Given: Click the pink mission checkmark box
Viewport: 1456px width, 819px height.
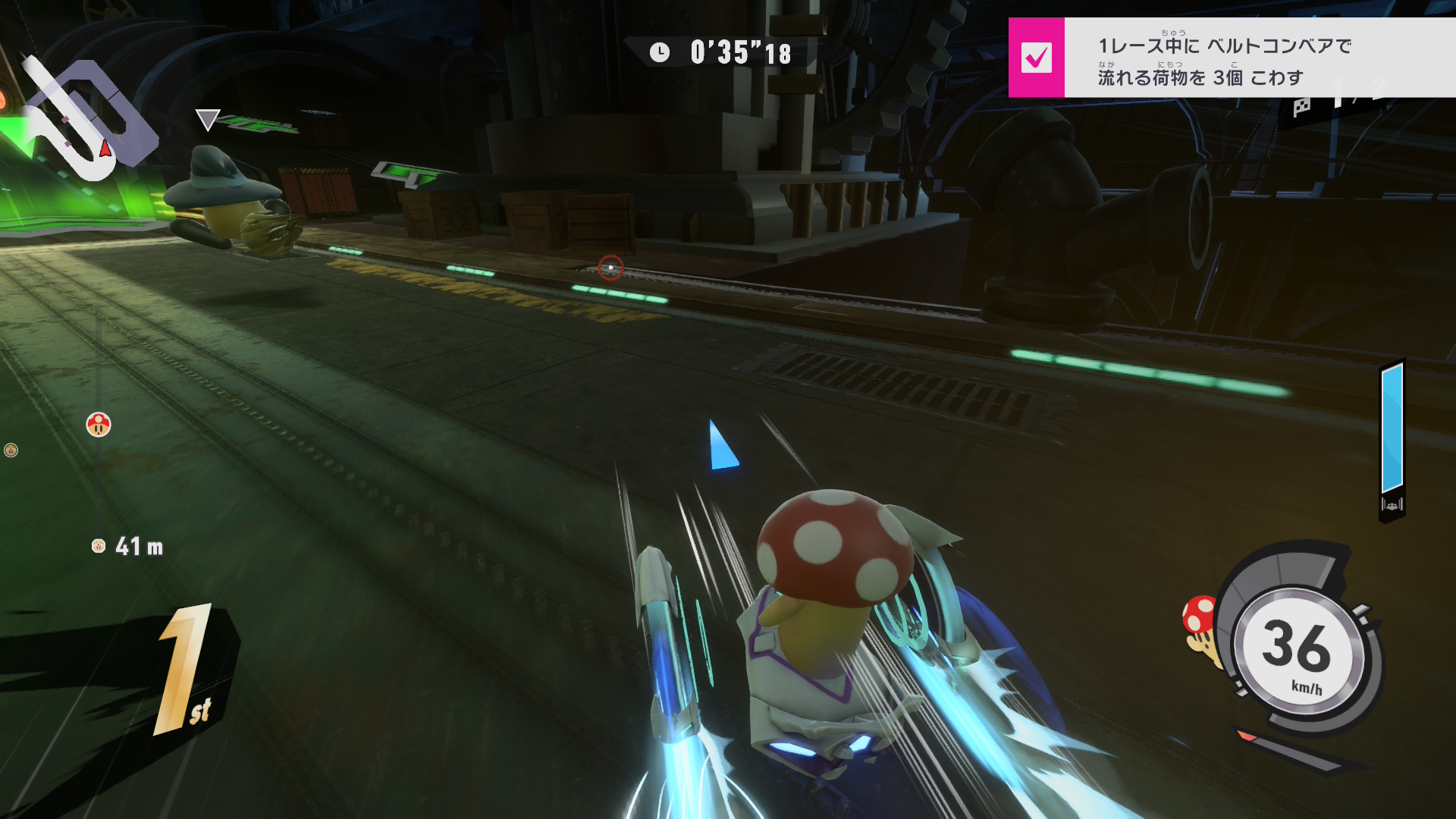Looking at the screenshot, I should pyautogui.click(x=1036, y=58).
